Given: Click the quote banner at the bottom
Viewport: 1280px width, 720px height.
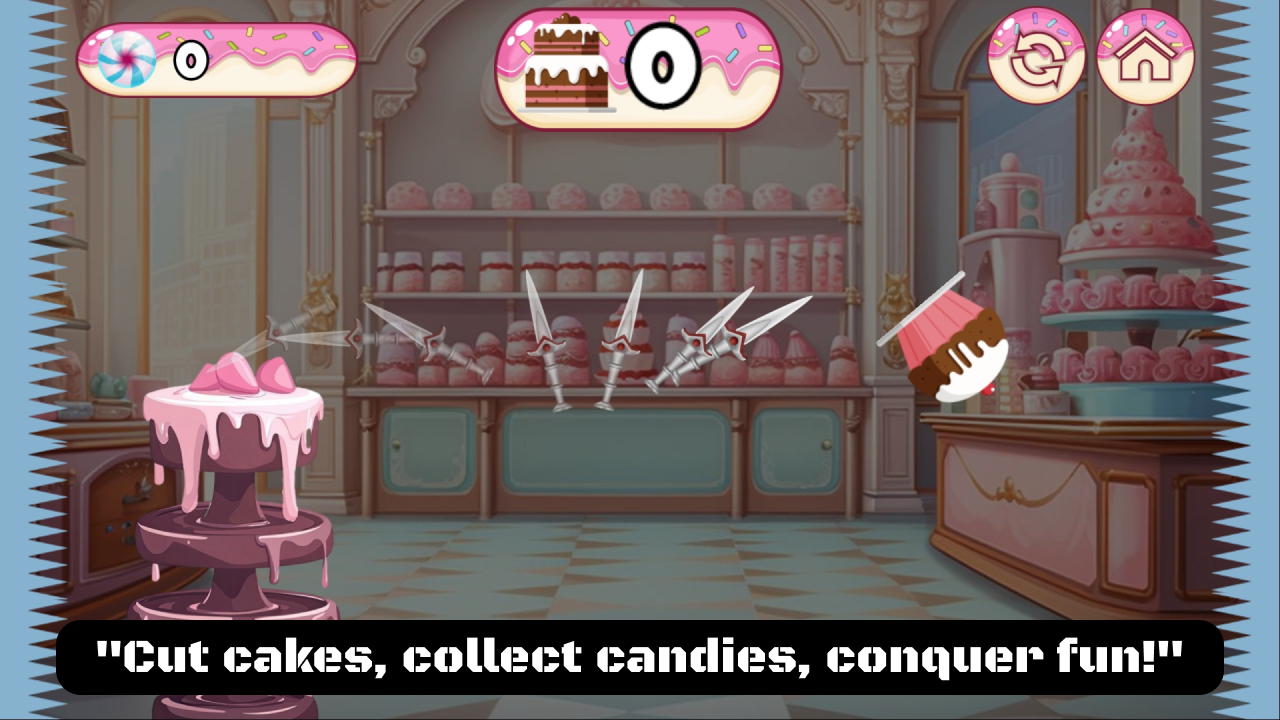Looking at the screenshot, I should pyautogui.click(x=640, y=657).
